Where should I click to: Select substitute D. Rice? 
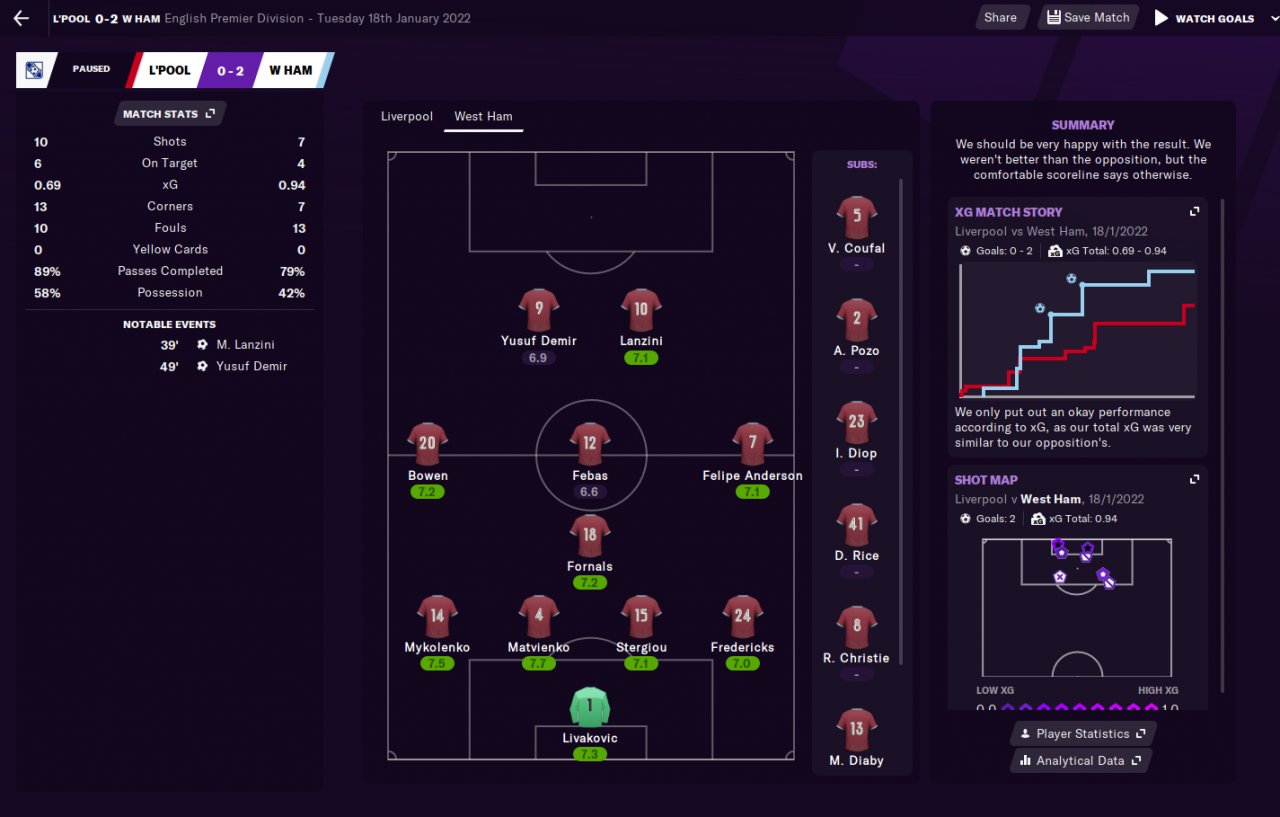coord(857,526)
